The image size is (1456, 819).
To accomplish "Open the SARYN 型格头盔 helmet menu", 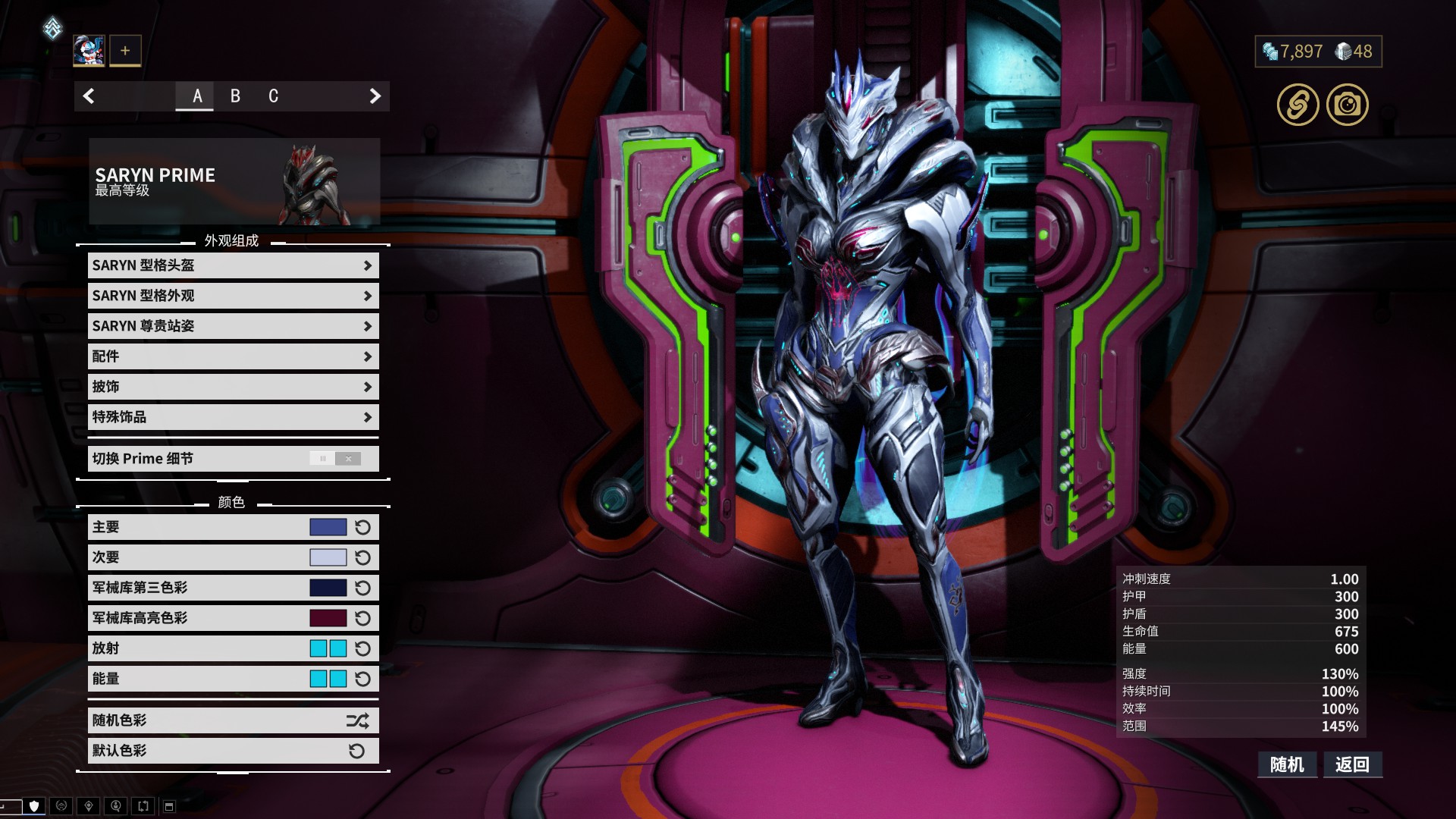I will pos(233,265).
